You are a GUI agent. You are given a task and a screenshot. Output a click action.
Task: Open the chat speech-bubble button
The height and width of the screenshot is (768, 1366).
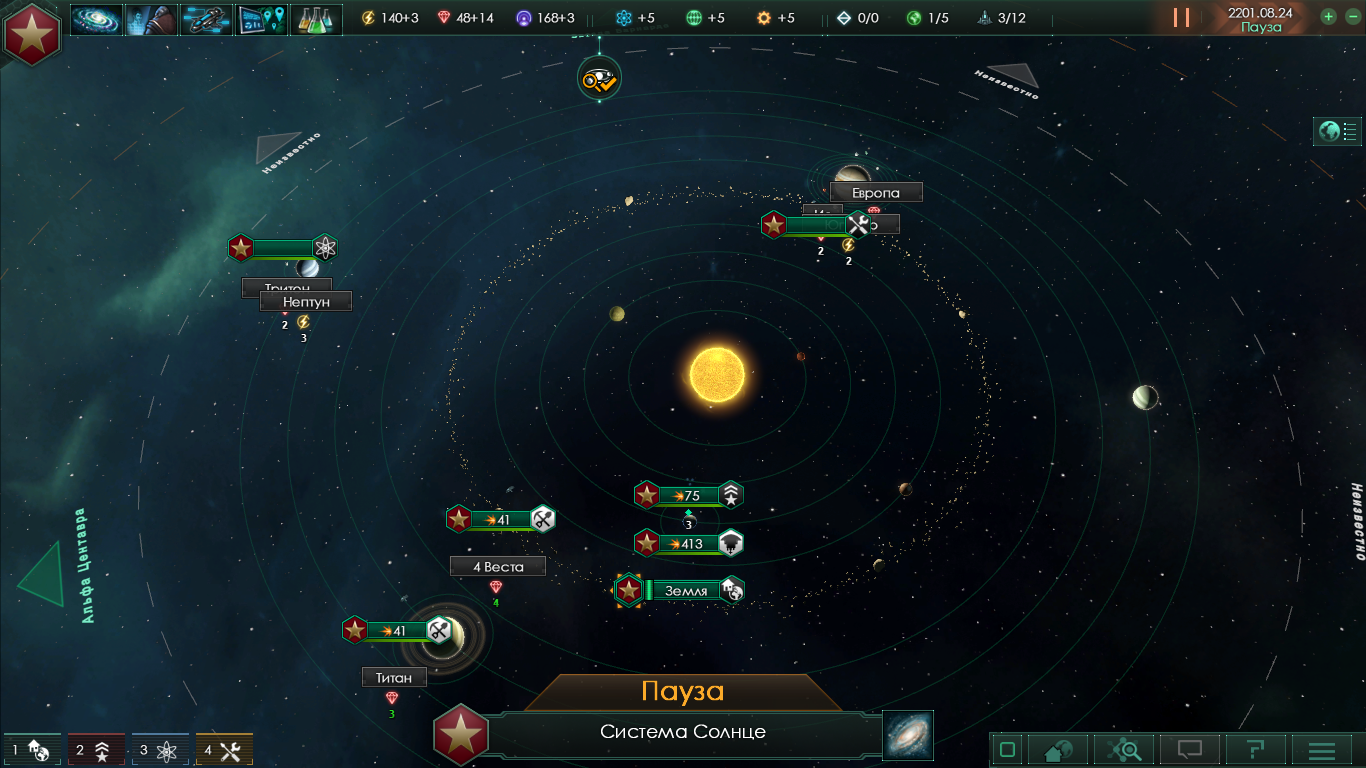1189,749
